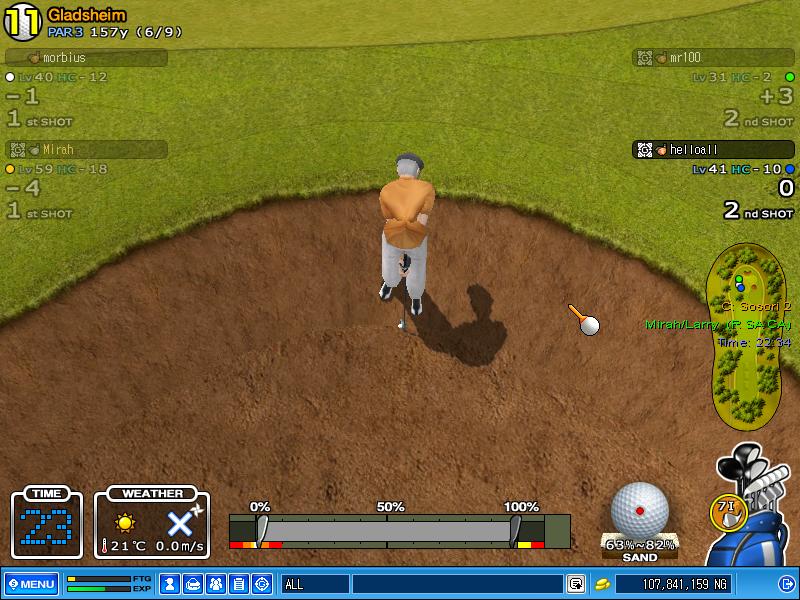Image resolution: width=800 pixels, height=600 pixels.
Task: Open the MENU button
Action: (31, 584)
